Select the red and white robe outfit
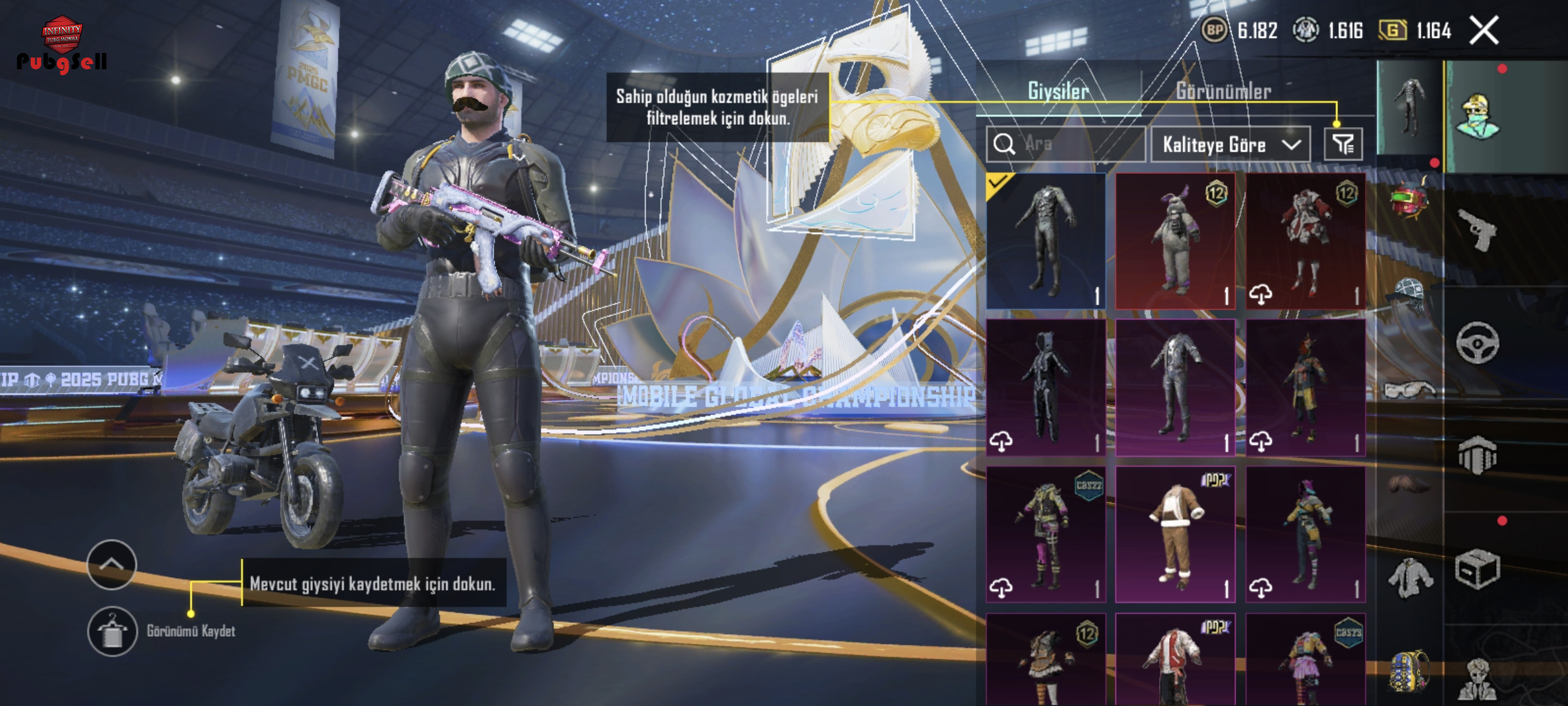Screen dimensions: 1568x706 click(x=1305, y=241)
